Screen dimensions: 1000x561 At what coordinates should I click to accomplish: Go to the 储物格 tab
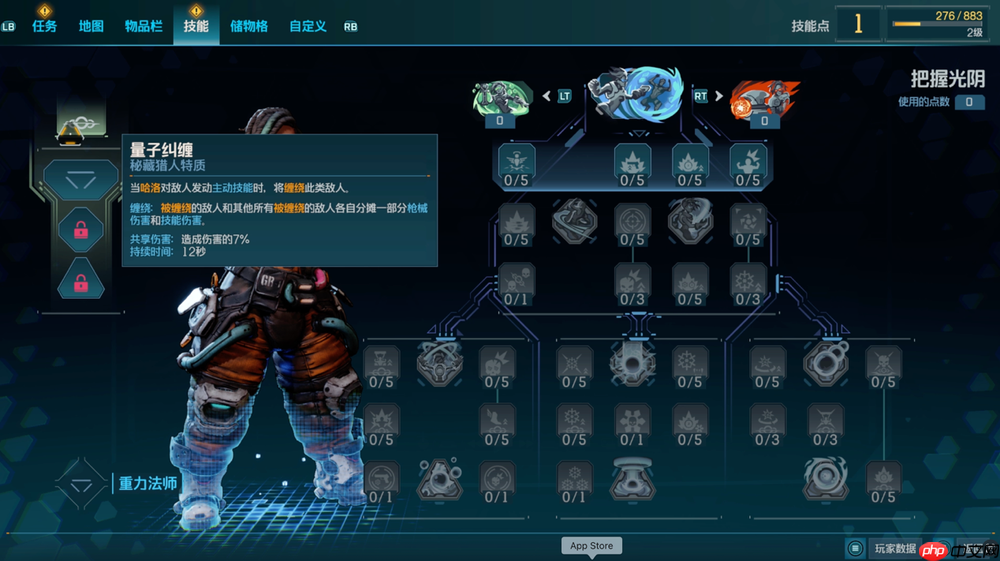(249, 26)
